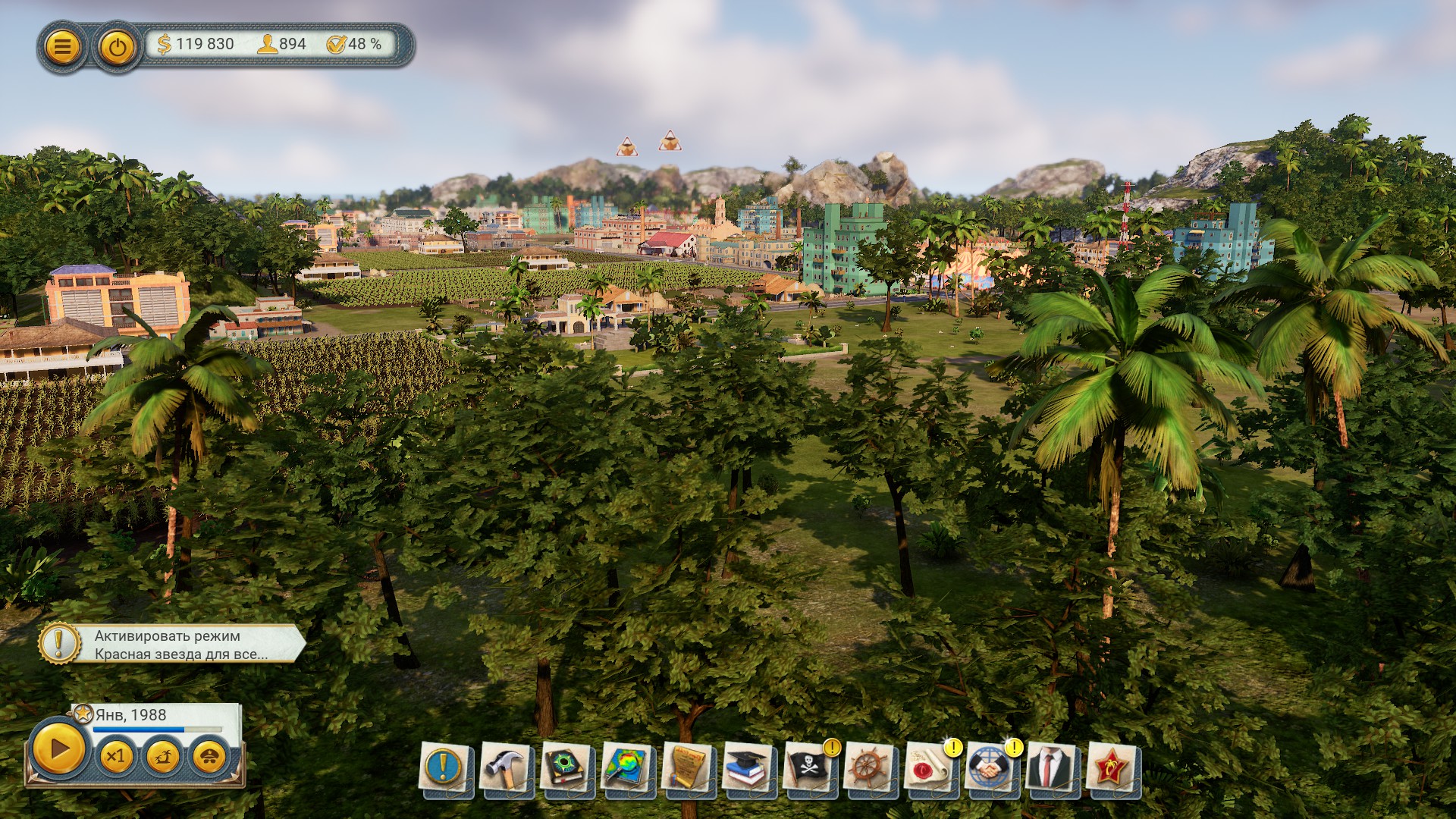Click the El Presidente cap button
Screen dimensions: 1456x819
click(210, 756)
